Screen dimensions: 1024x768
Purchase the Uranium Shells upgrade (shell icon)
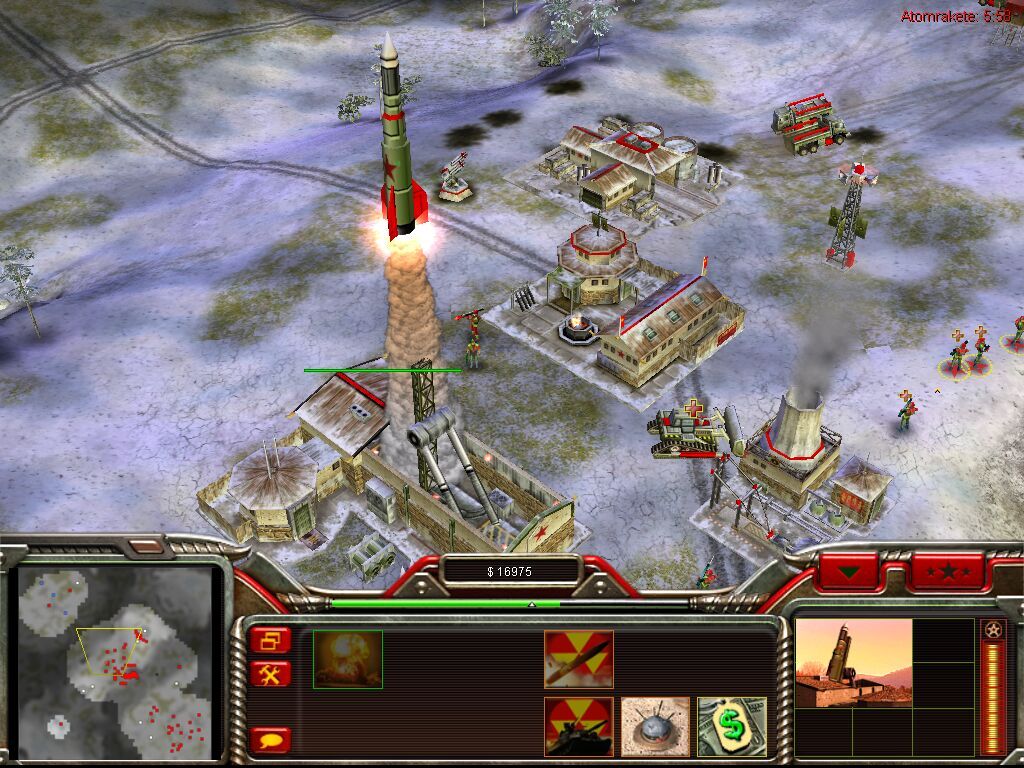tap(578, 659)
